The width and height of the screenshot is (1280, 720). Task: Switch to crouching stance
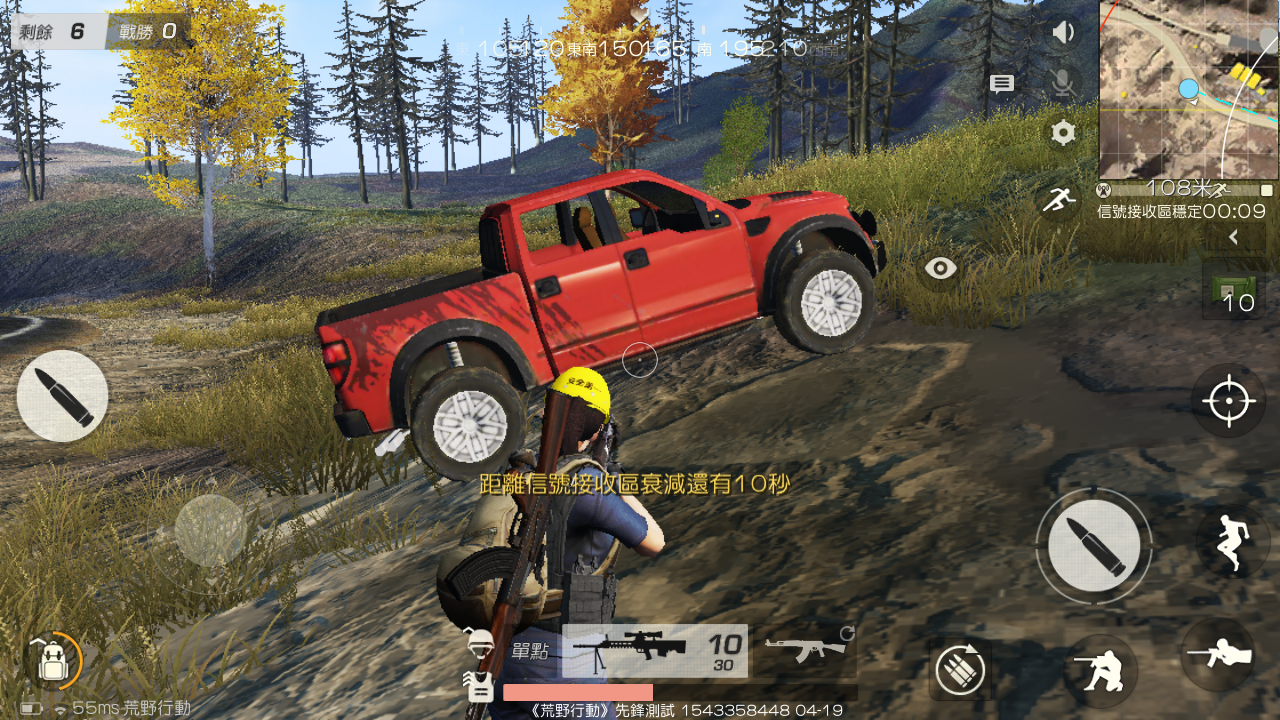(1100, 670)
